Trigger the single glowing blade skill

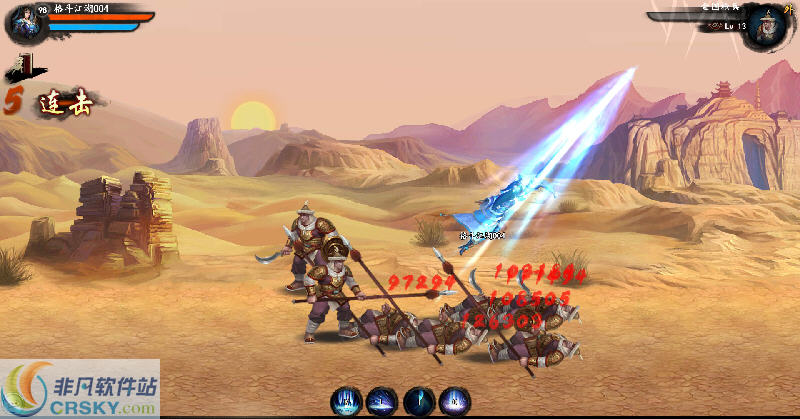(419, 401)
